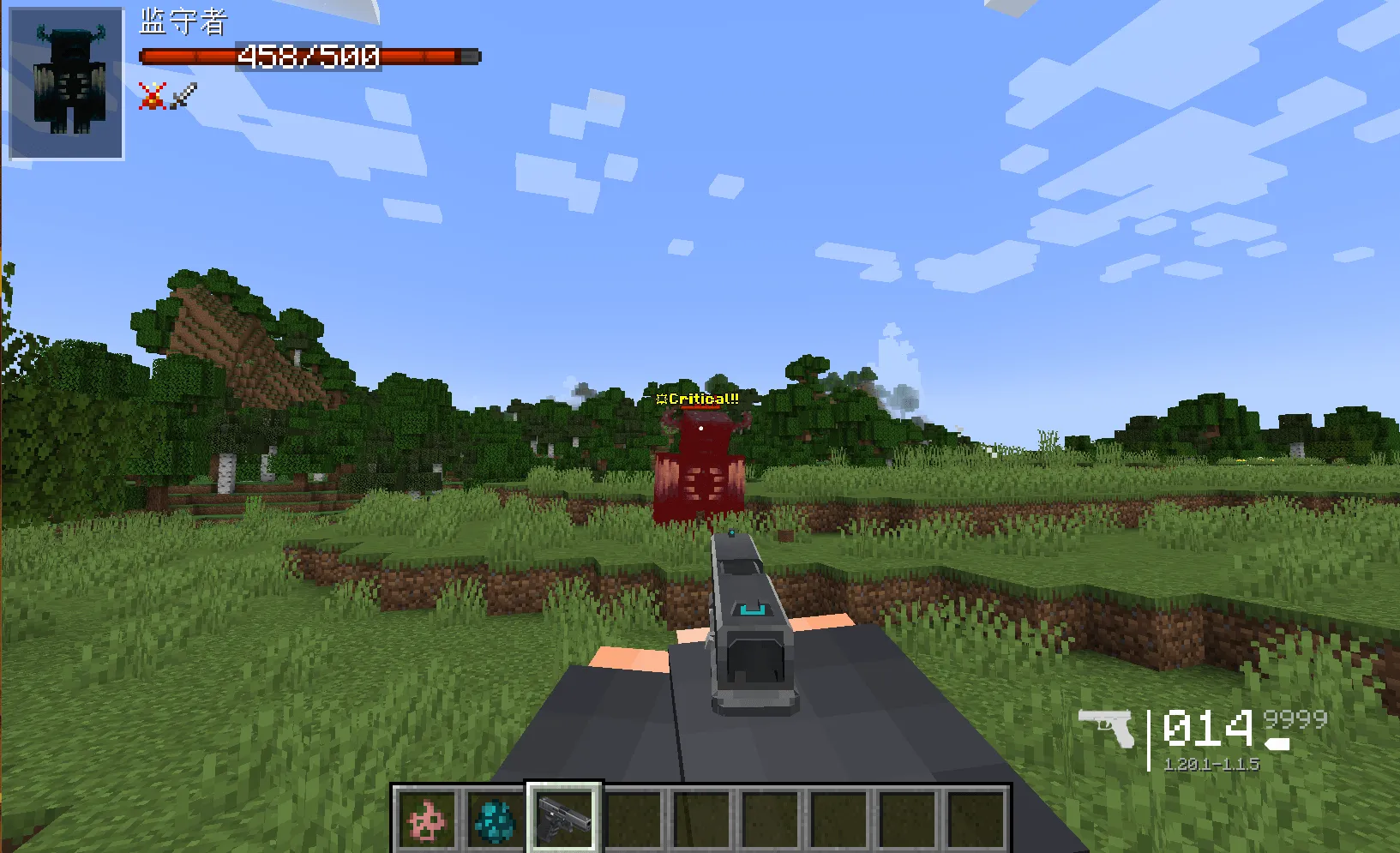The width and height of the screenshot is (1400, 853).
Task: Select the Warden spawn egg in hotbar
Action: [x=495, y=818]
